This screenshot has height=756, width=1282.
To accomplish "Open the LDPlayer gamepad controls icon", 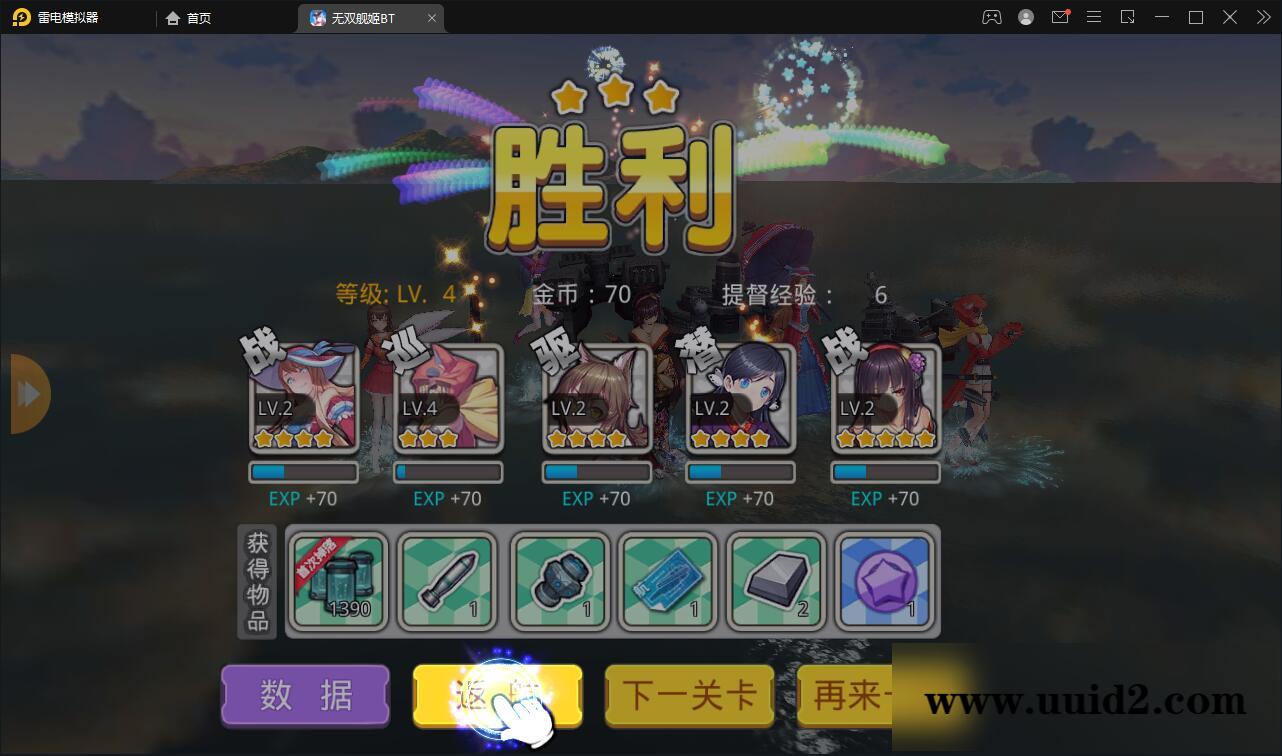I will click(x=991, y=17).
